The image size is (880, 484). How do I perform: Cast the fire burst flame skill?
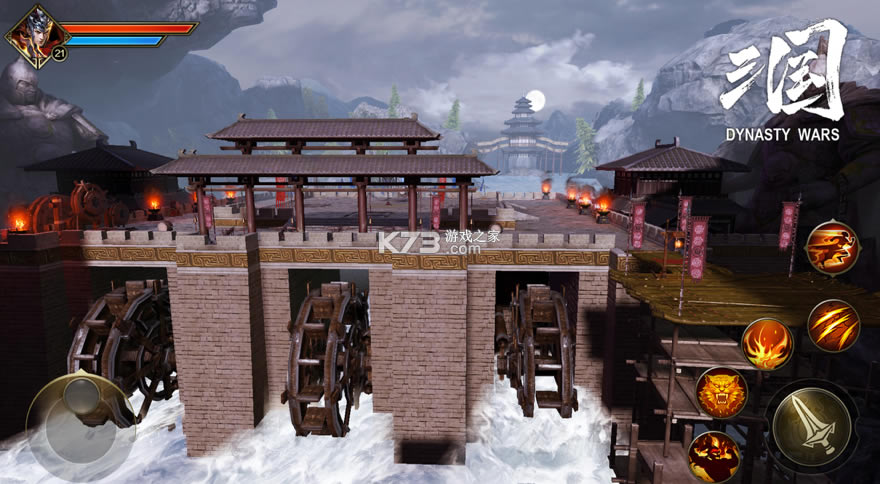(767, 344)
